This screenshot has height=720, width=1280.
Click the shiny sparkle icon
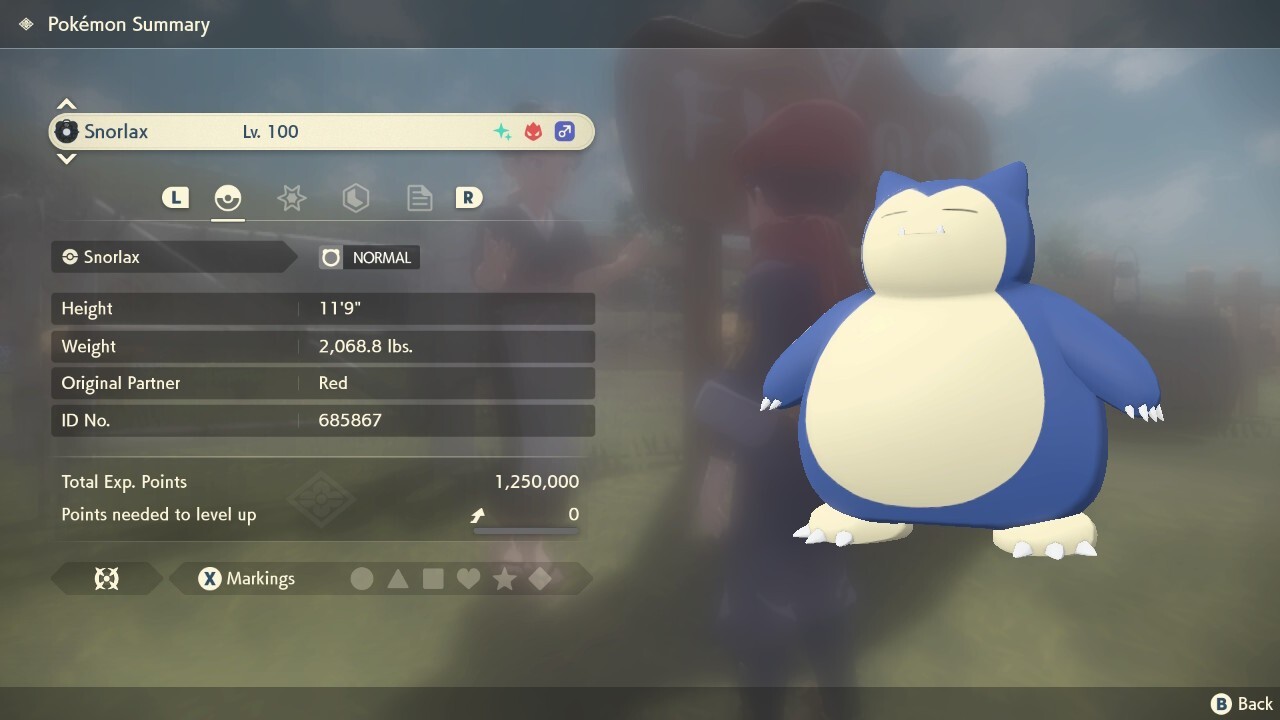503,131
